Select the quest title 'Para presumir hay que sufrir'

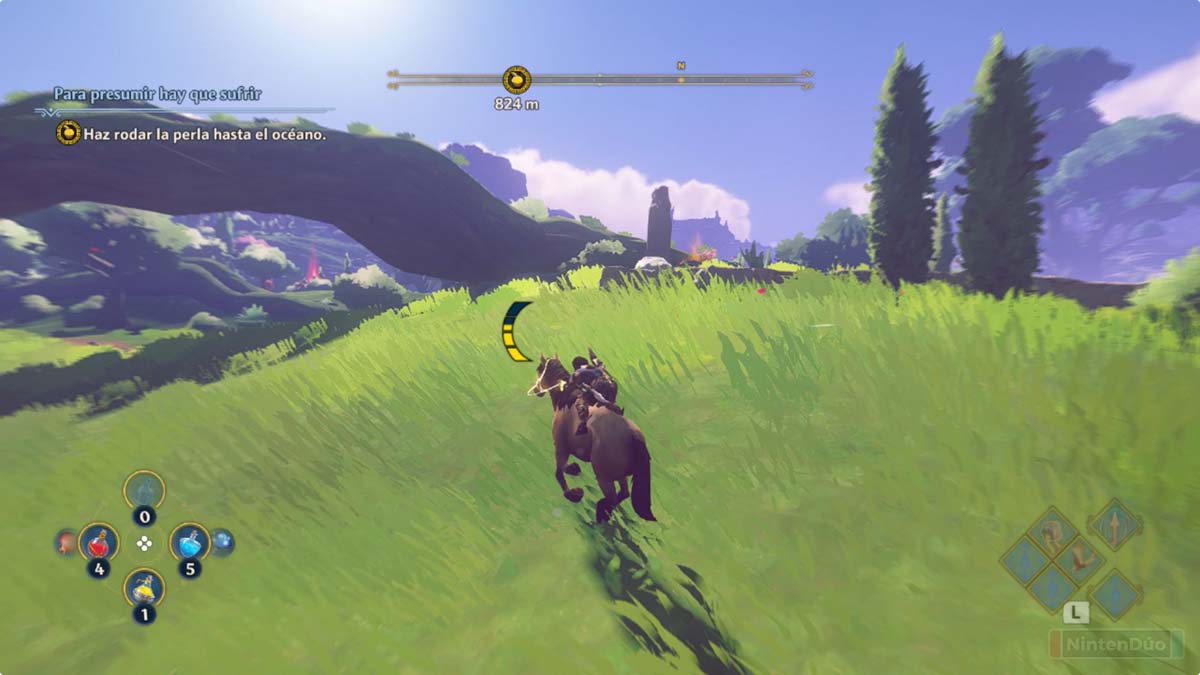click(x=157, y=94)
